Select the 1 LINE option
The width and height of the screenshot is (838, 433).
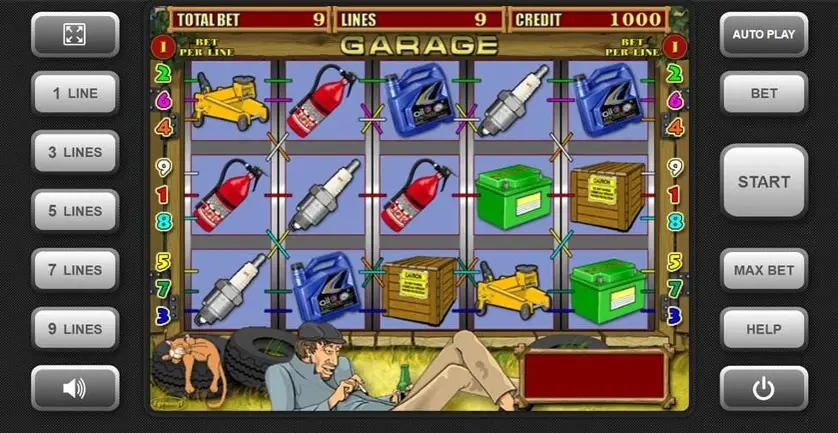click(x=75, y=93)
